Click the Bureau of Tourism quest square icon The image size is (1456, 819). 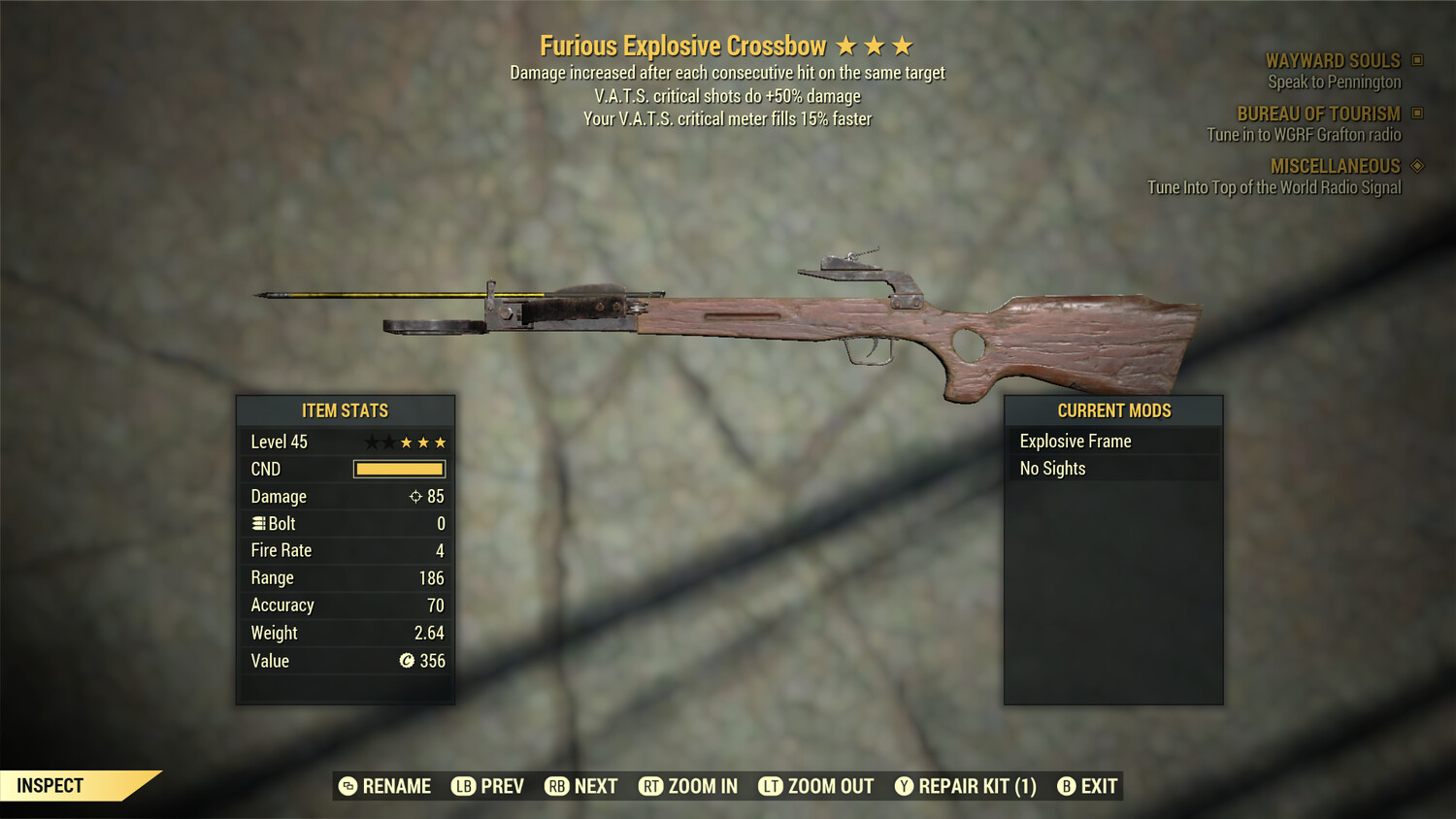coord(1418,113)
